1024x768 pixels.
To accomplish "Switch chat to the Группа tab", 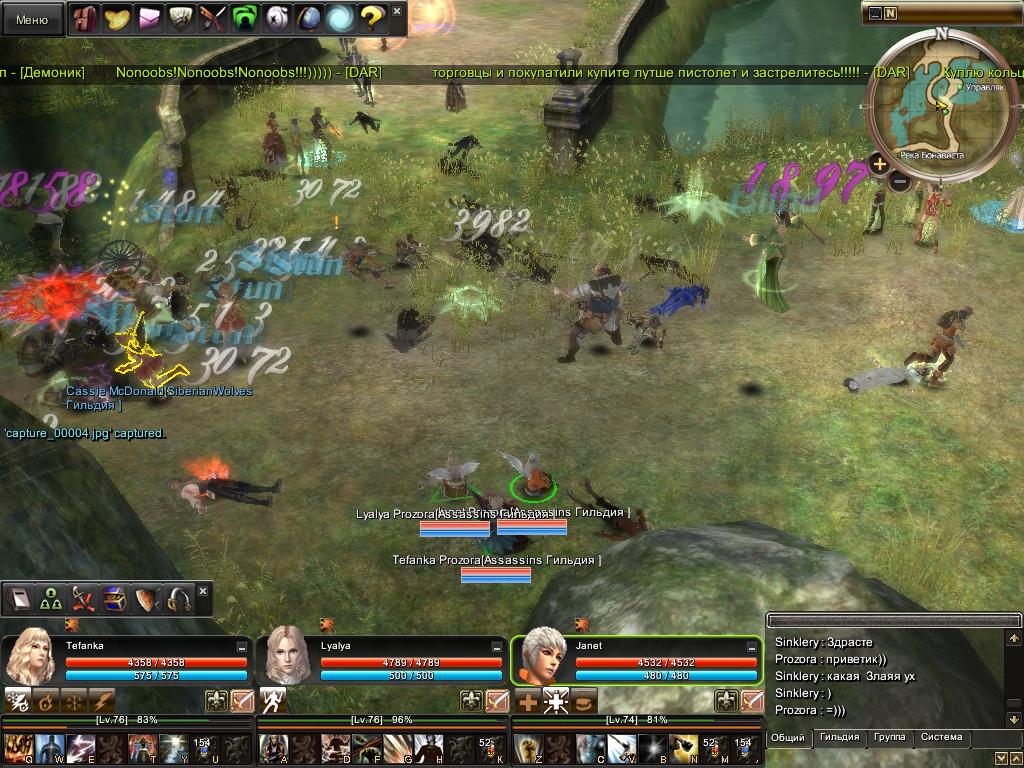I will tap(889, 738).
